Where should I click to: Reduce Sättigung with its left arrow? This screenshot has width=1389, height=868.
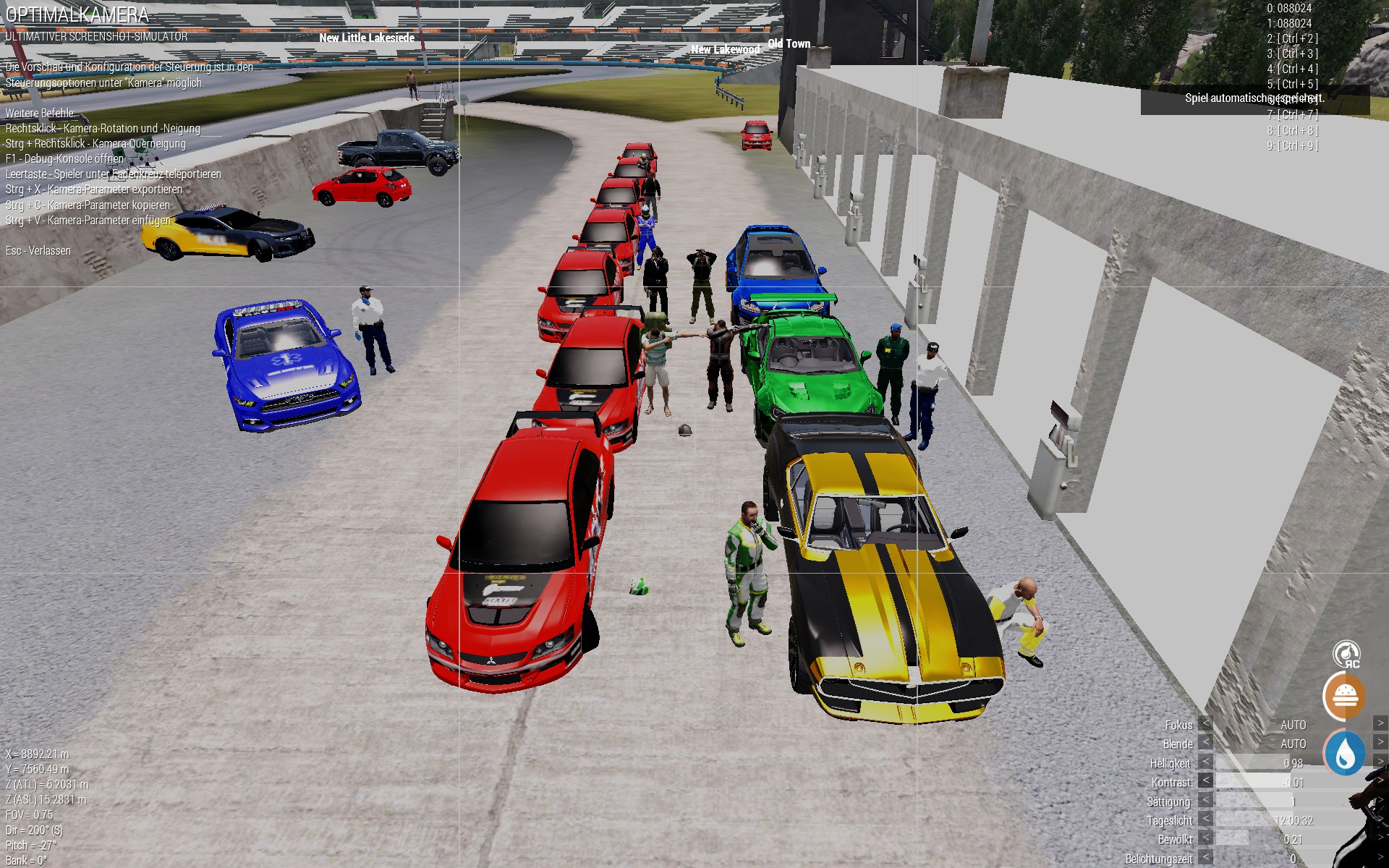tap(1205, 801)
